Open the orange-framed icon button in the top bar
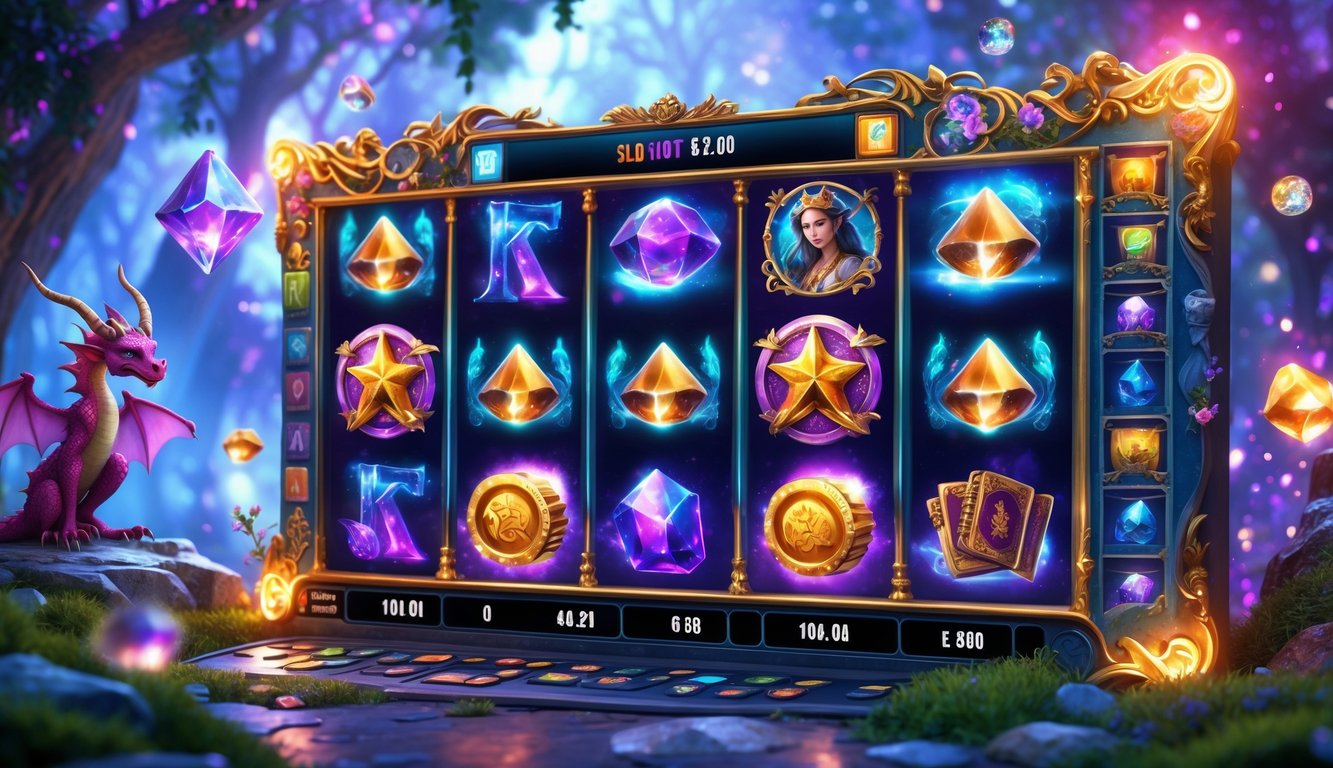This screenshot has height=768, width=1333. click(877, 135)
